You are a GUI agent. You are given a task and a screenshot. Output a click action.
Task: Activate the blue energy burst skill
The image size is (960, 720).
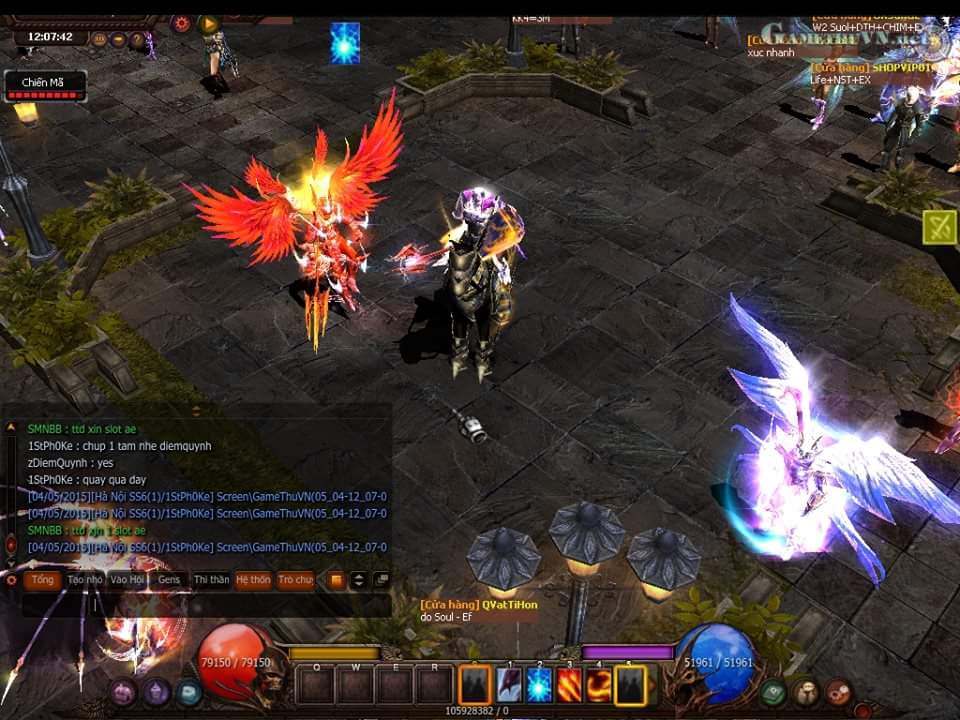[539, 685]
